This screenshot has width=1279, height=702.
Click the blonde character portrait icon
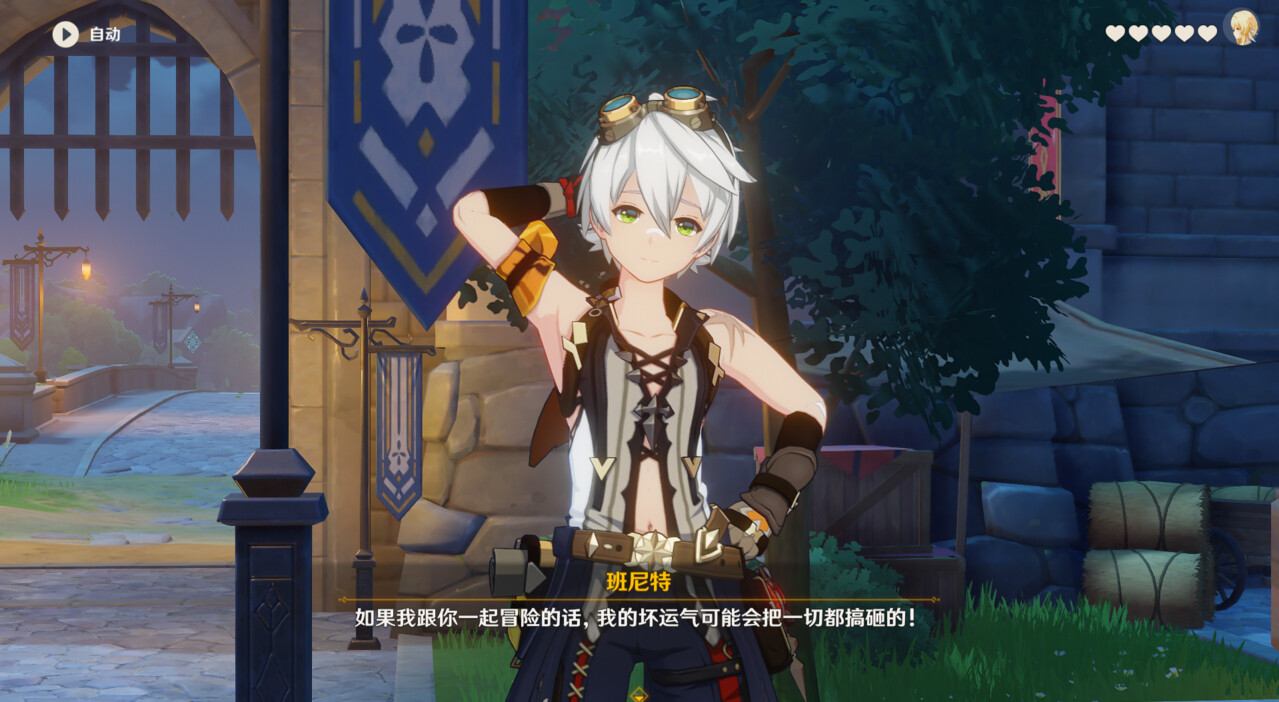pyautogui.click(x=1241, y=27)
